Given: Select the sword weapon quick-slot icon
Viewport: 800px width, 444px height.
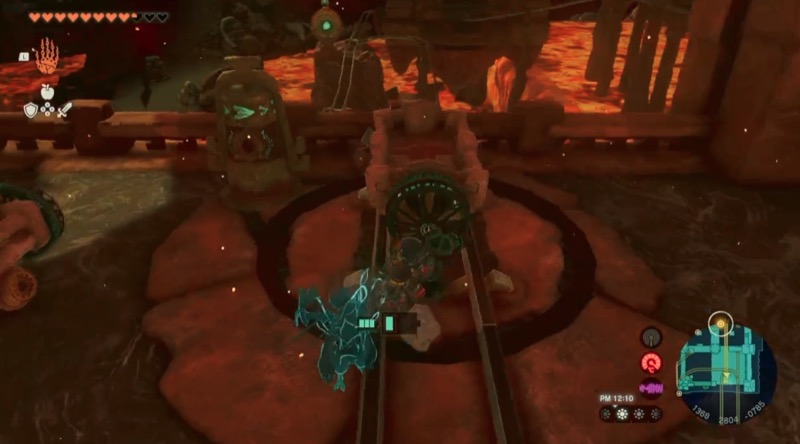Looking at the screenshot, I should 62,110.
